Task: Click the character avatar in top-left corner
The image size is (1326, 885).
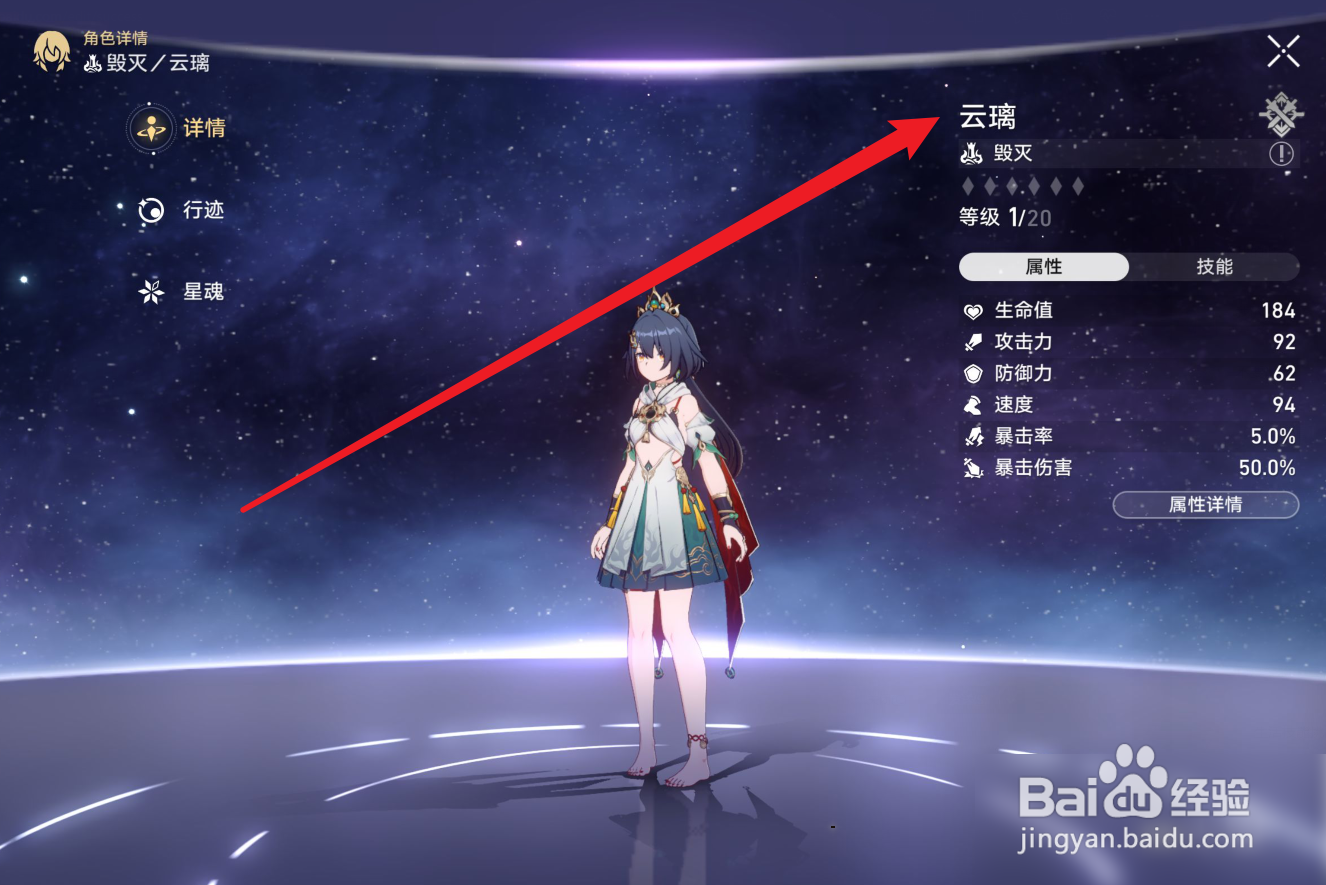Action: point(51,50)
